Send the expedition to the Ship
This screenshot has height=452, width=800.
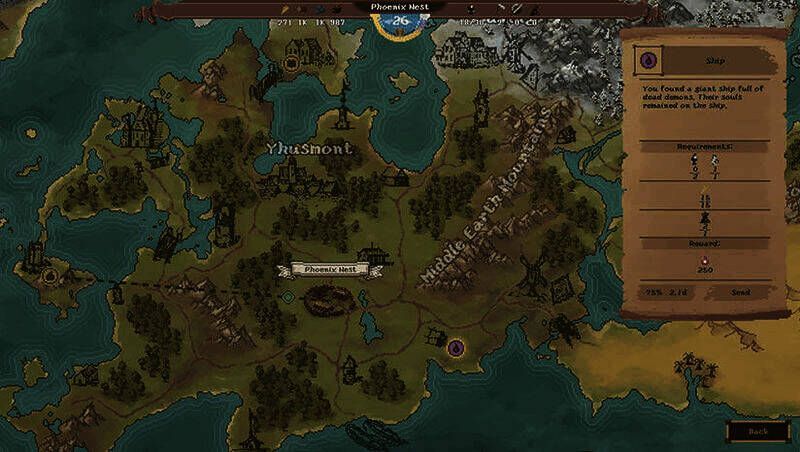[x=740, y=292]
